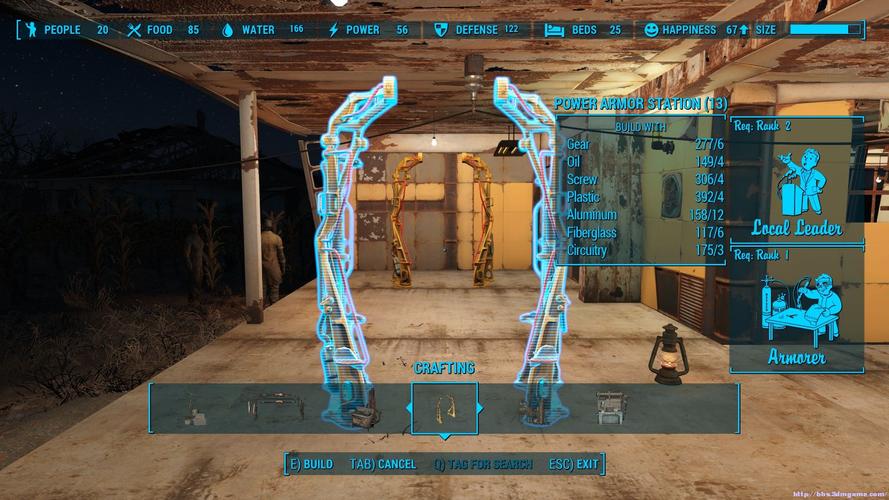The height and width of the screenshot is (500, 889).
Task: Click the left arrow beside the selected slot
Action: (407, 408)
